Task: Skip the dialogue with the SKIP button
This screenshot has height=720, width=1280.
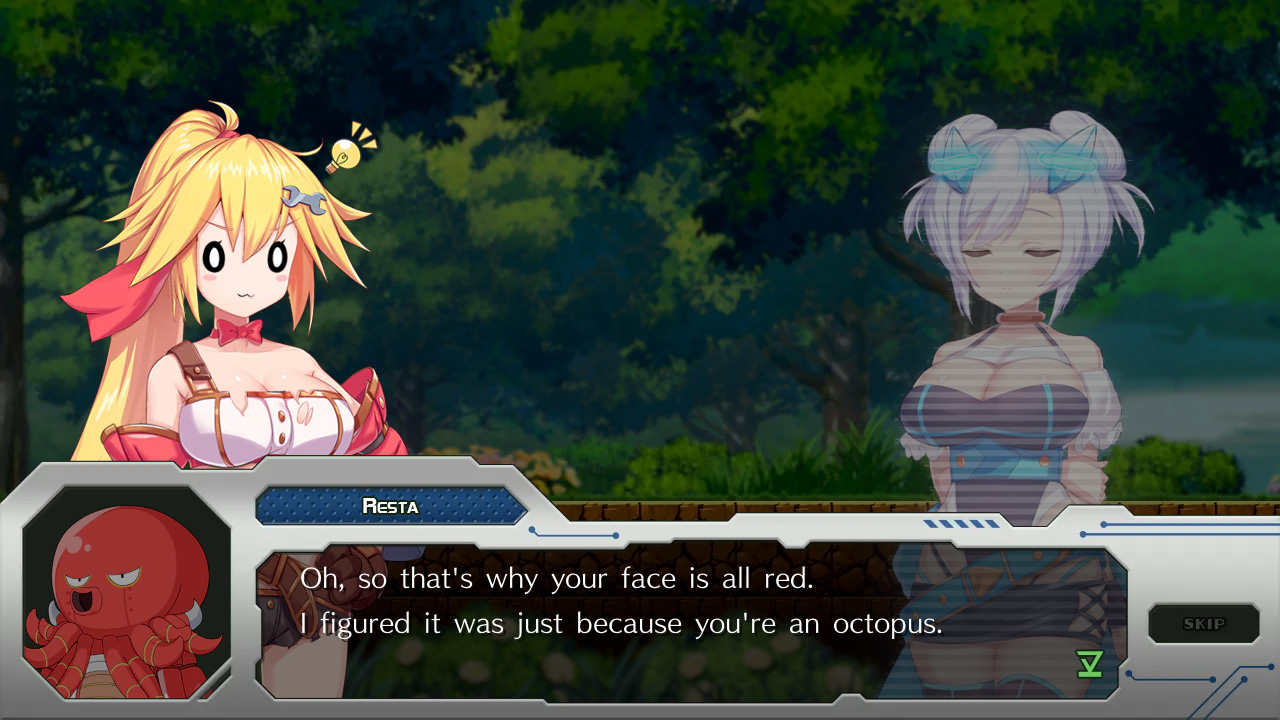Action: [x=1203, y=624]
